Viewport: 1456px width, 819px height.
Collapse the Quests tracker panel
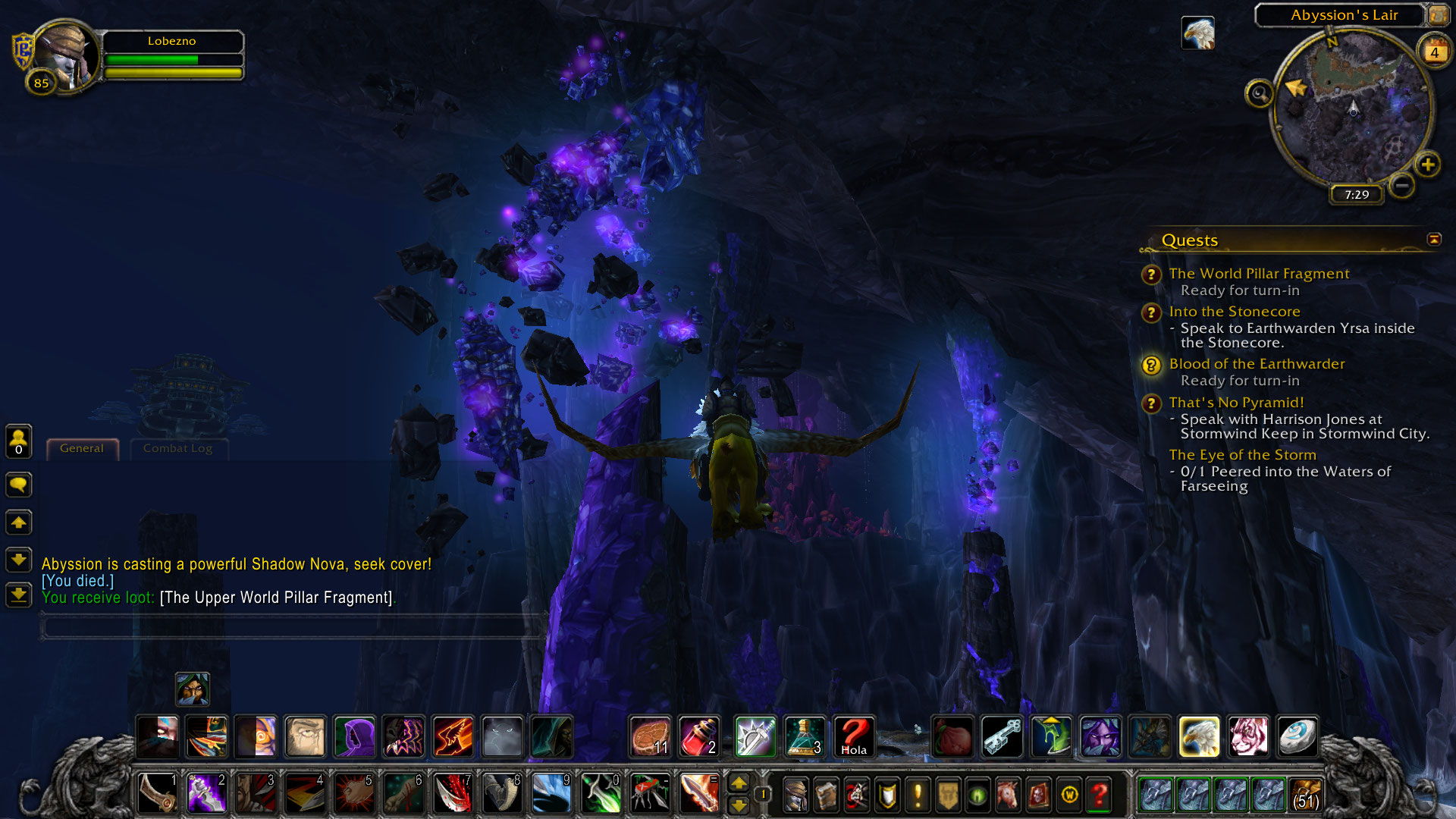(x=1434, y=240)
